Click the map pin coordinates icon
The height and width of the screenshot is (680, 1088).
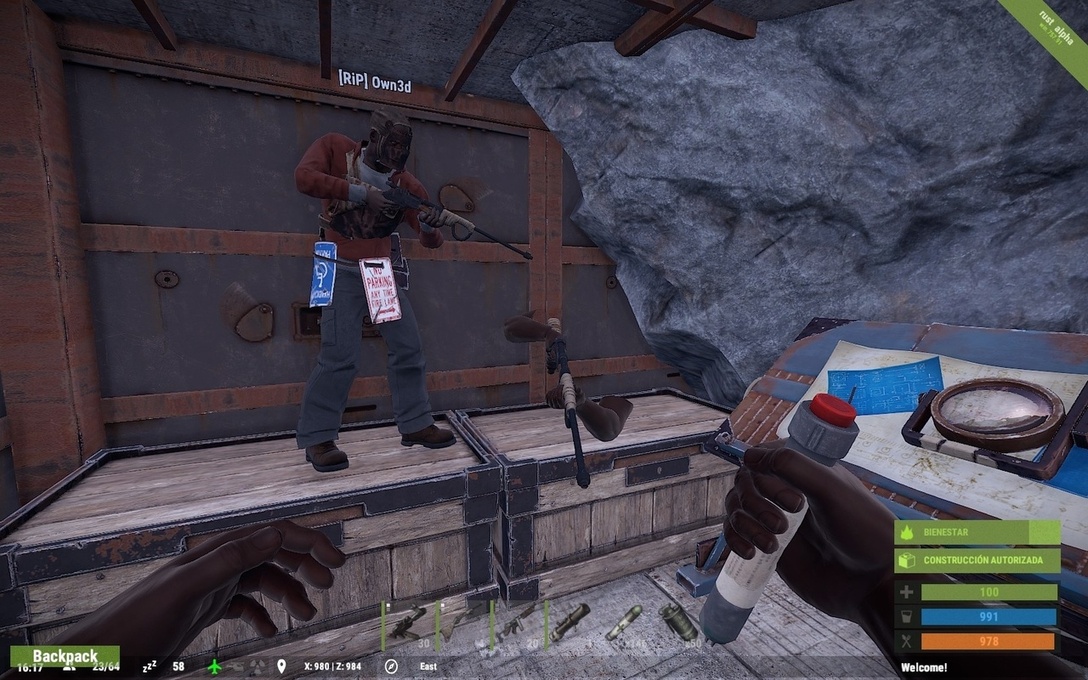282,666
